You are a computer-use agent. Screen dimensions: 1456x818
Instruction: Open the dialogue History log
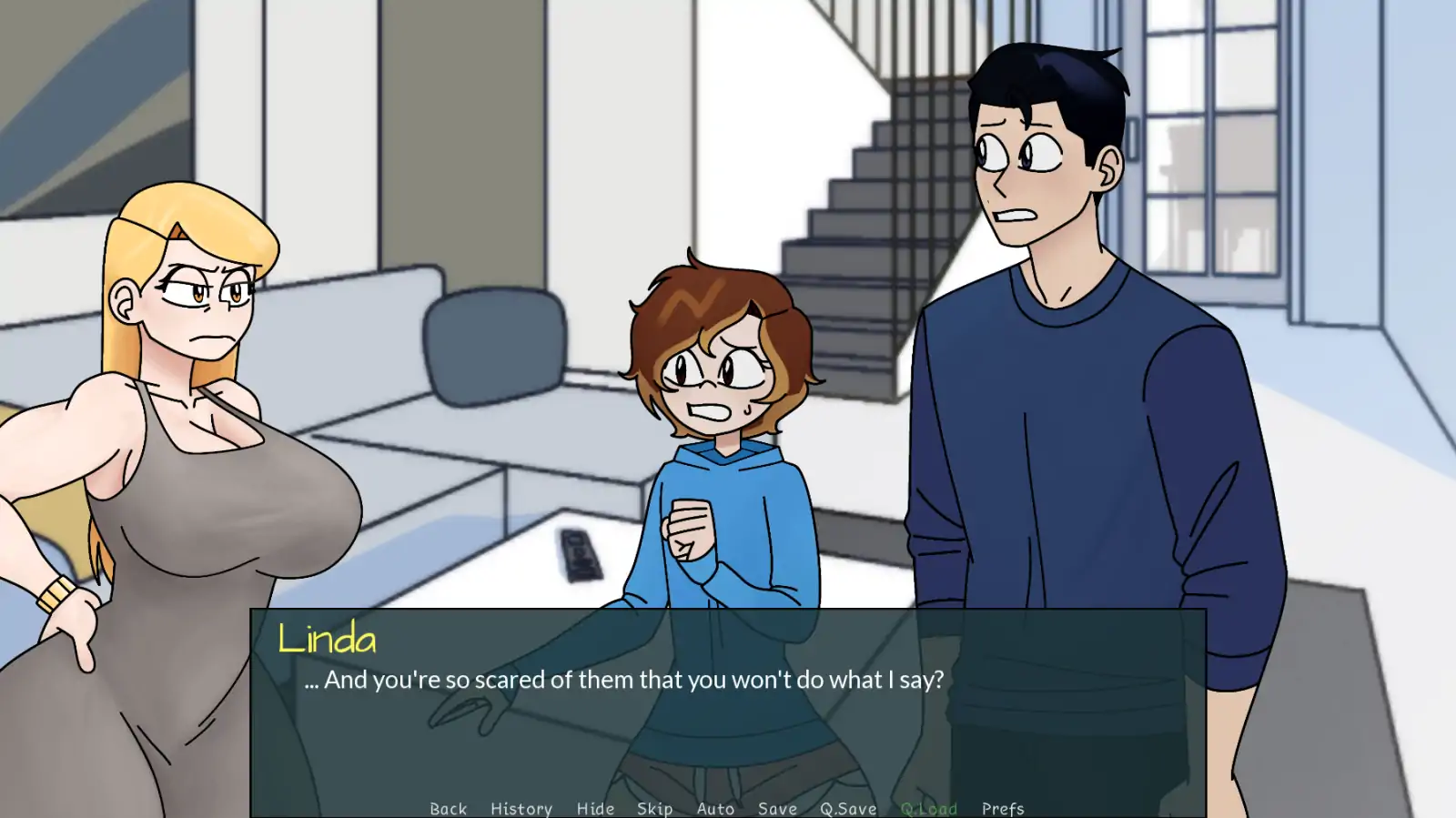coord(521,808)
